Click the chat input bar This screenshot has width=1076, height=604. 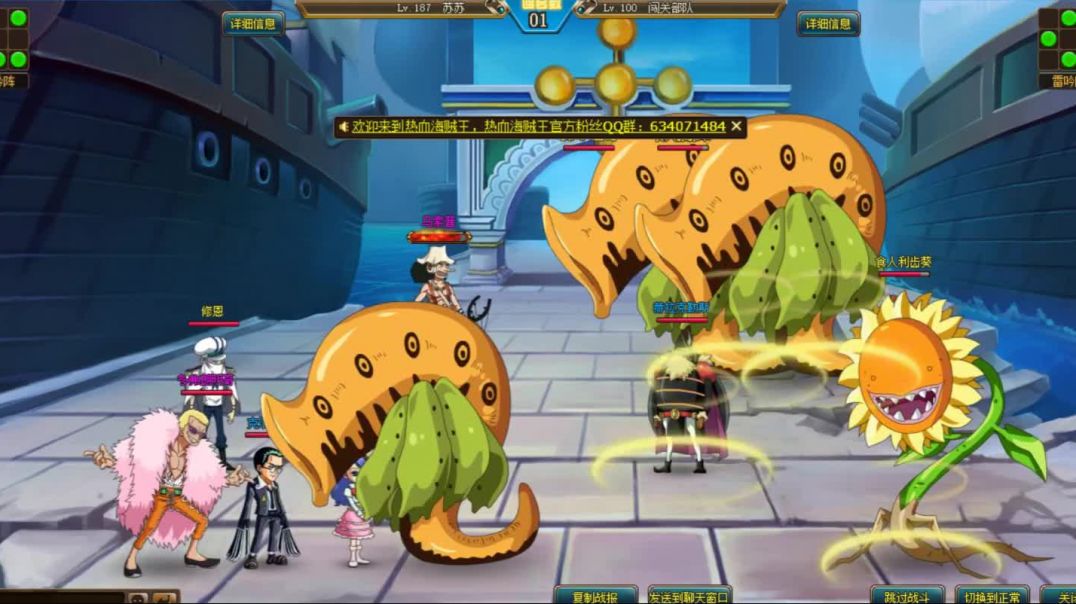(60, 597)
